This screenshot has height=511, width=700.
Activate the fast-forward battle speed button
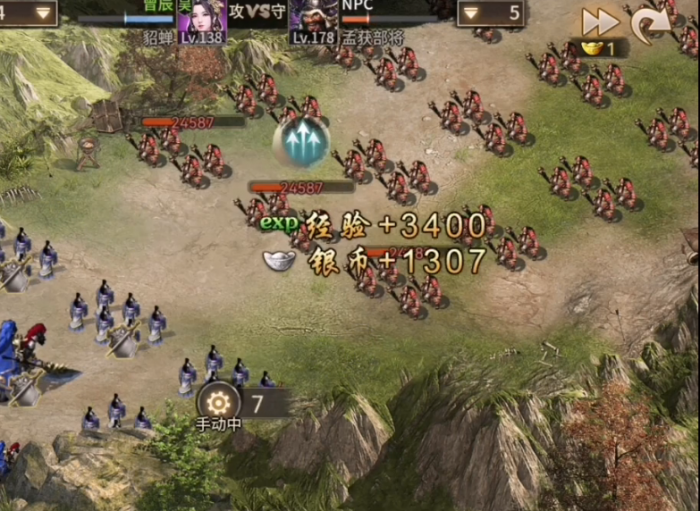[600, 21]
